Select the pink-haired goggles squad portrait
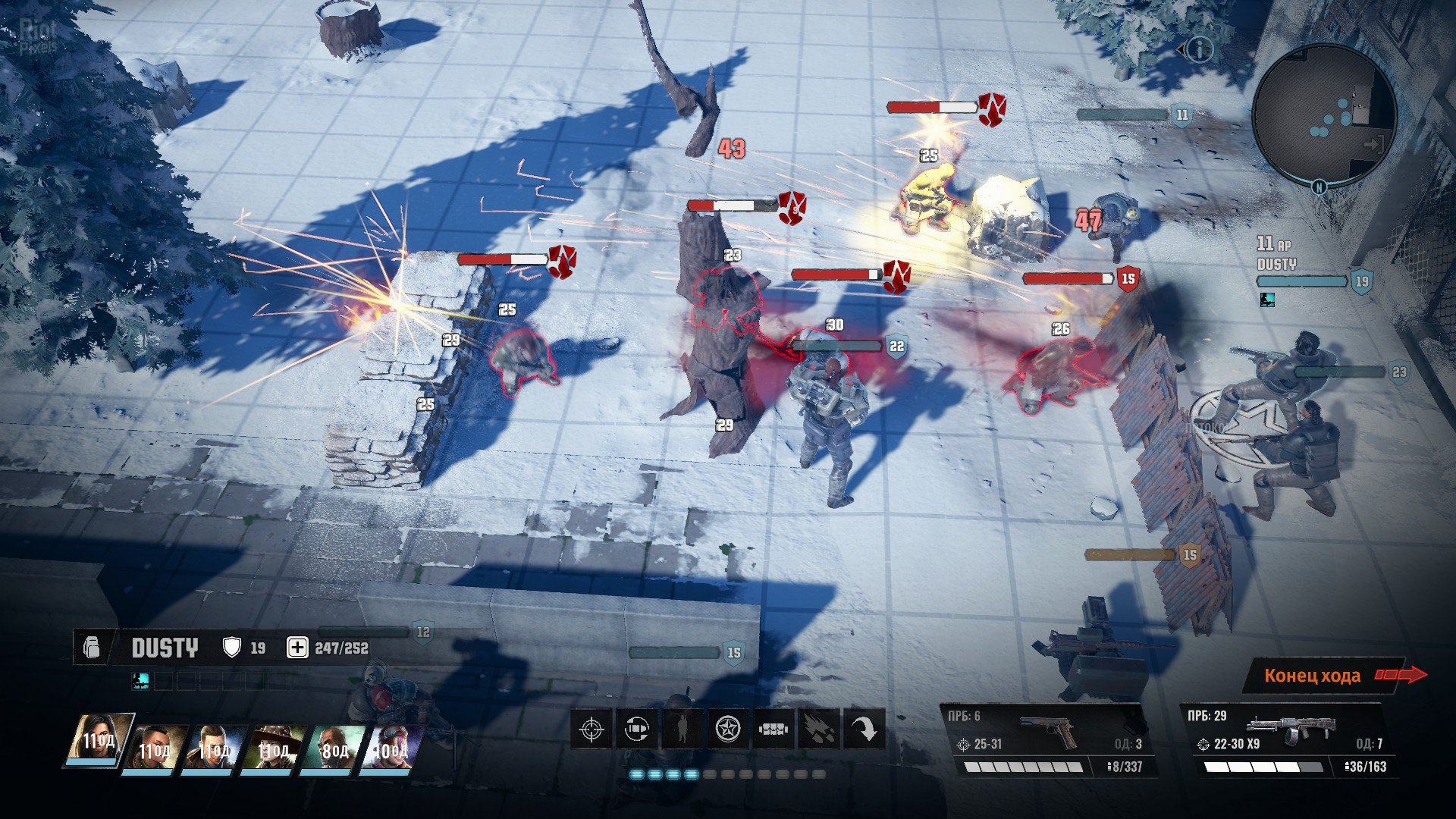Viewport: 1456px width, 819px height. 392,748
